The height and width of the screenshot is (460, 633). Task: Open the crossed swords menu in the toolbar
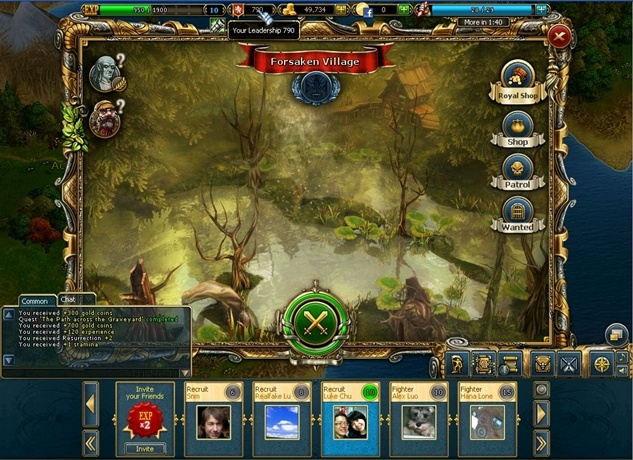tap(570, 364)
